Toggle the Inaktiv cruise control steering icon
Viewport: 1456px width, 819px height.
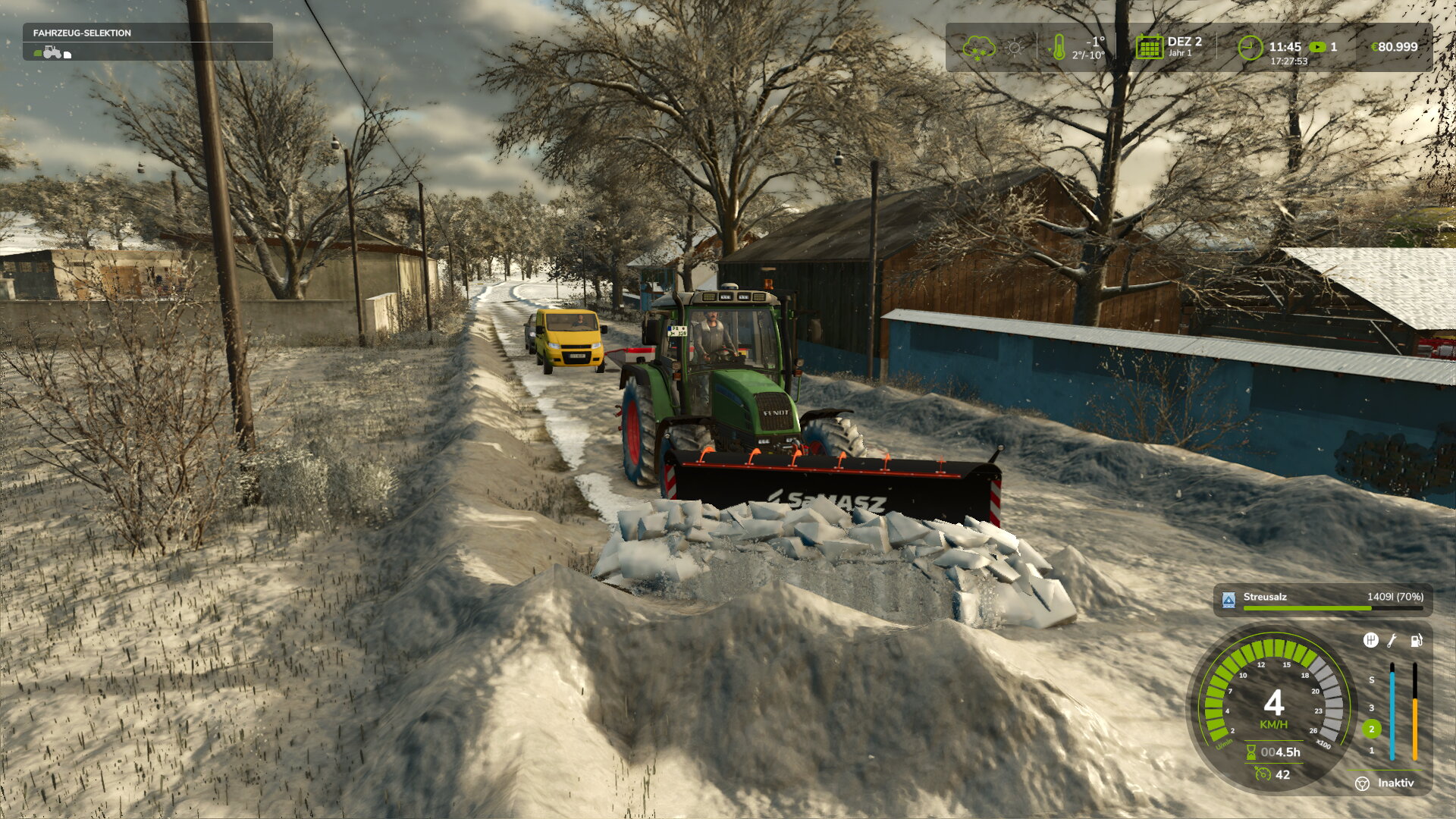click(x=1362, y=783)
